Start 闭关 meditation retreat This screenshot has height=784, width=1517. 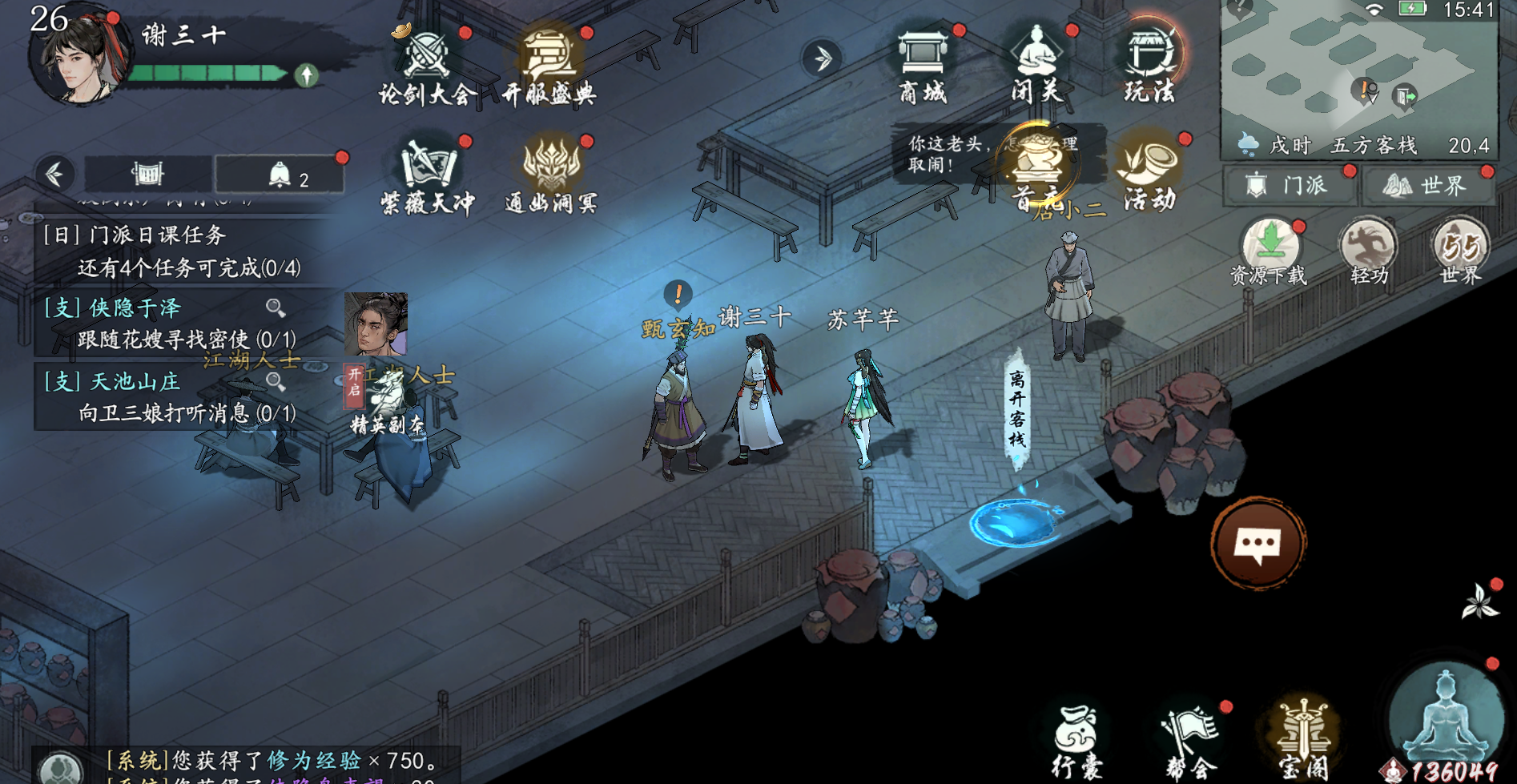[x=1037, y=66]
